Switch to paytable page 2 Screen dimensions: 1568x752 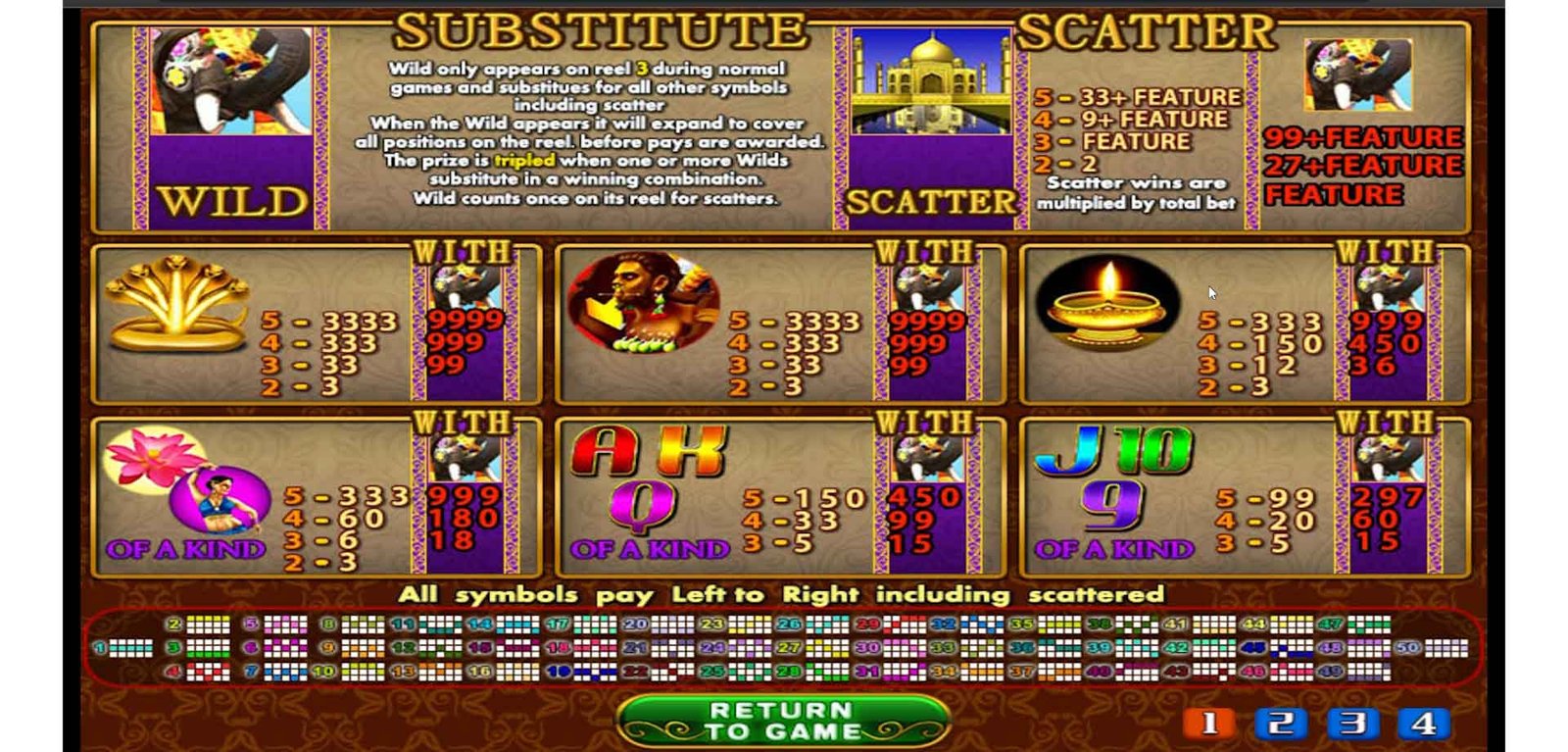pos(1281,724)
